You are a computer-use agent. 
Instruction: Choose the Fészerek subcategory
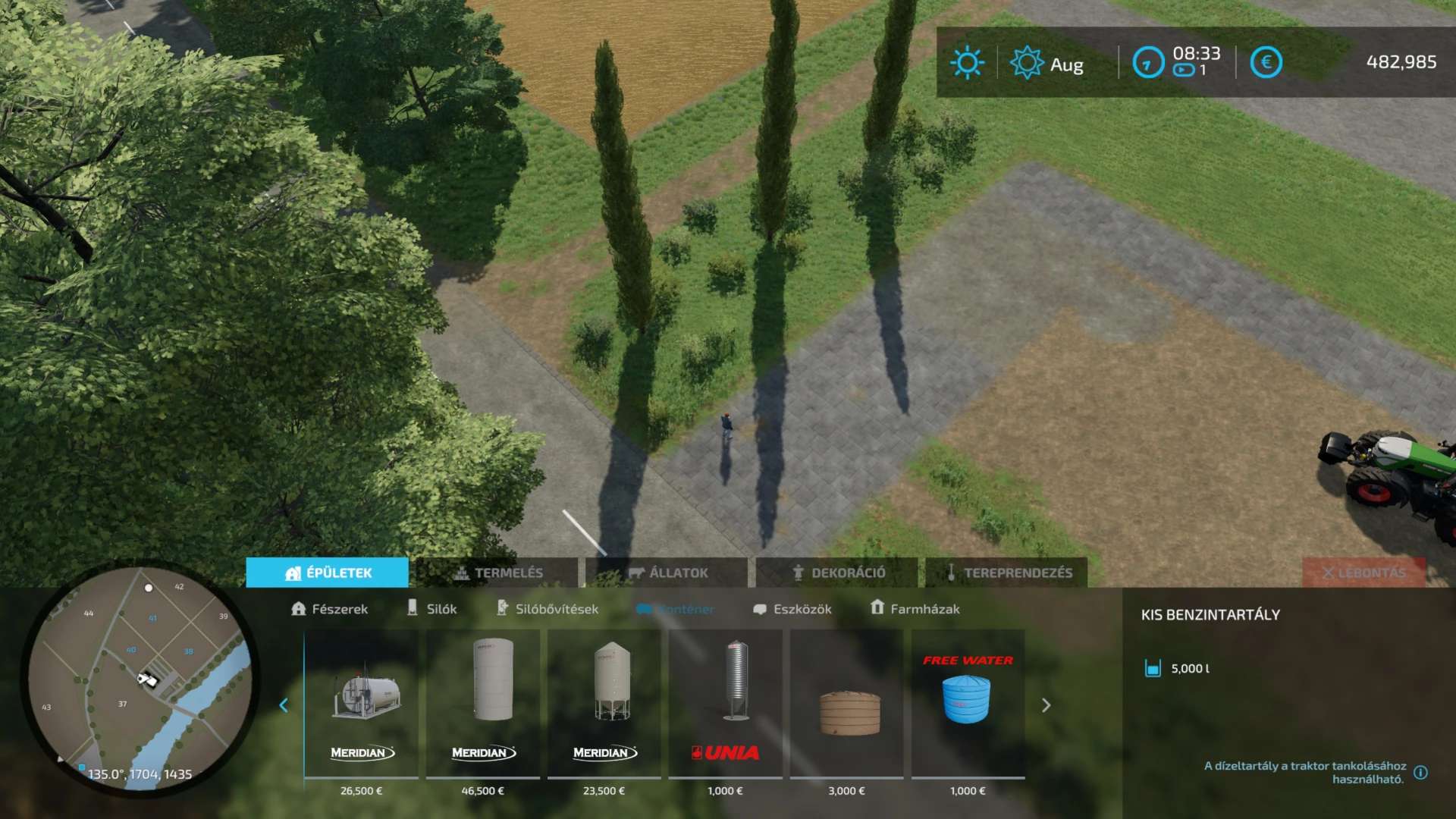click(329, 609)
